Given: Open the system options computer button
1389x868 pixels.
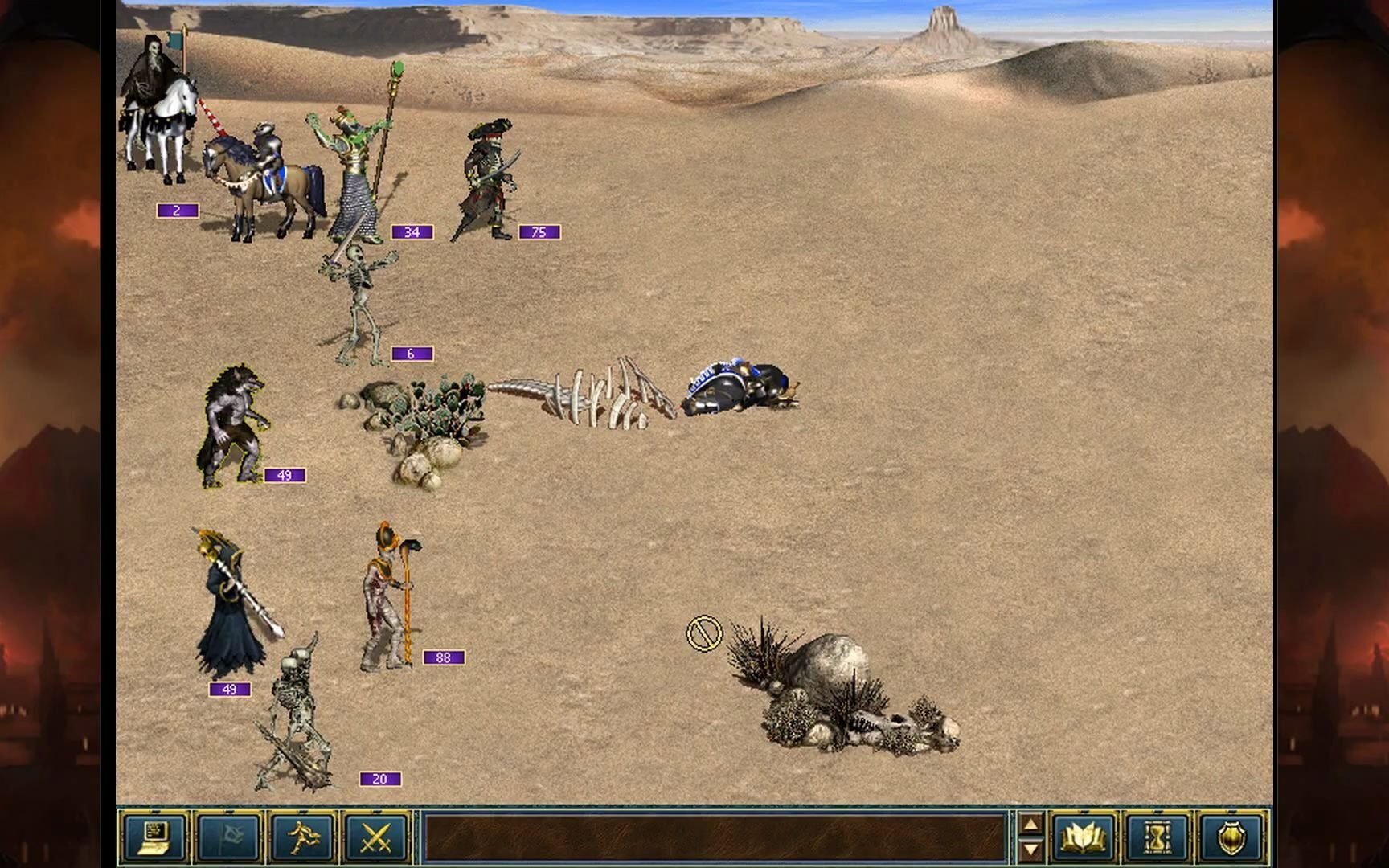Looking at the screenshot, I should [154, 837].
